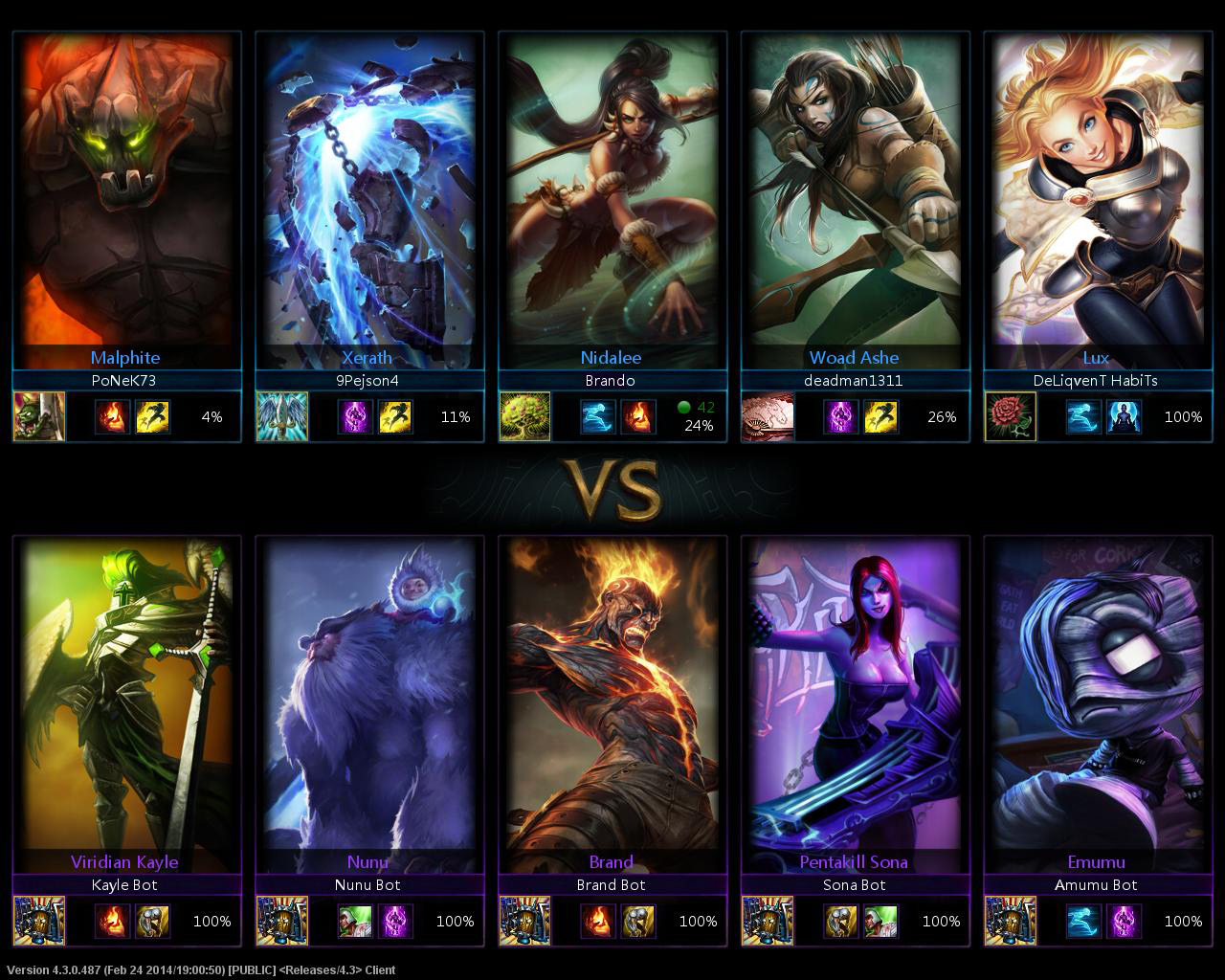This screenshot has width=1225, height=980.
Task: Click the Pentakill Sona name label
Action: (854, 861)
